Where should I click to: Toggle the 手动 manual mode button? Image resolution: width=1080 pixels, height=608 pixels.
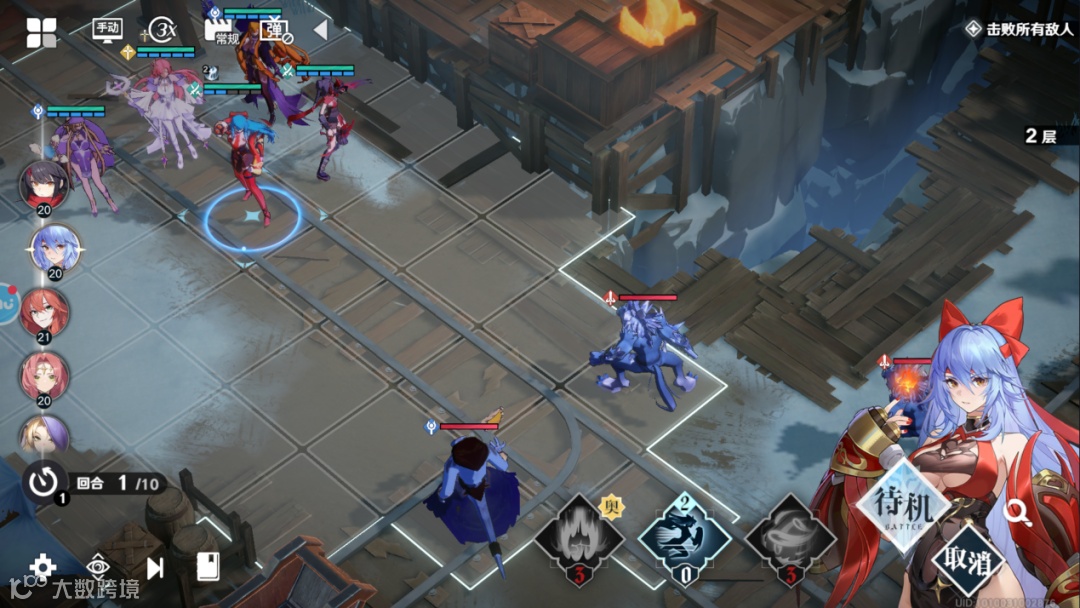click(107, 30)
